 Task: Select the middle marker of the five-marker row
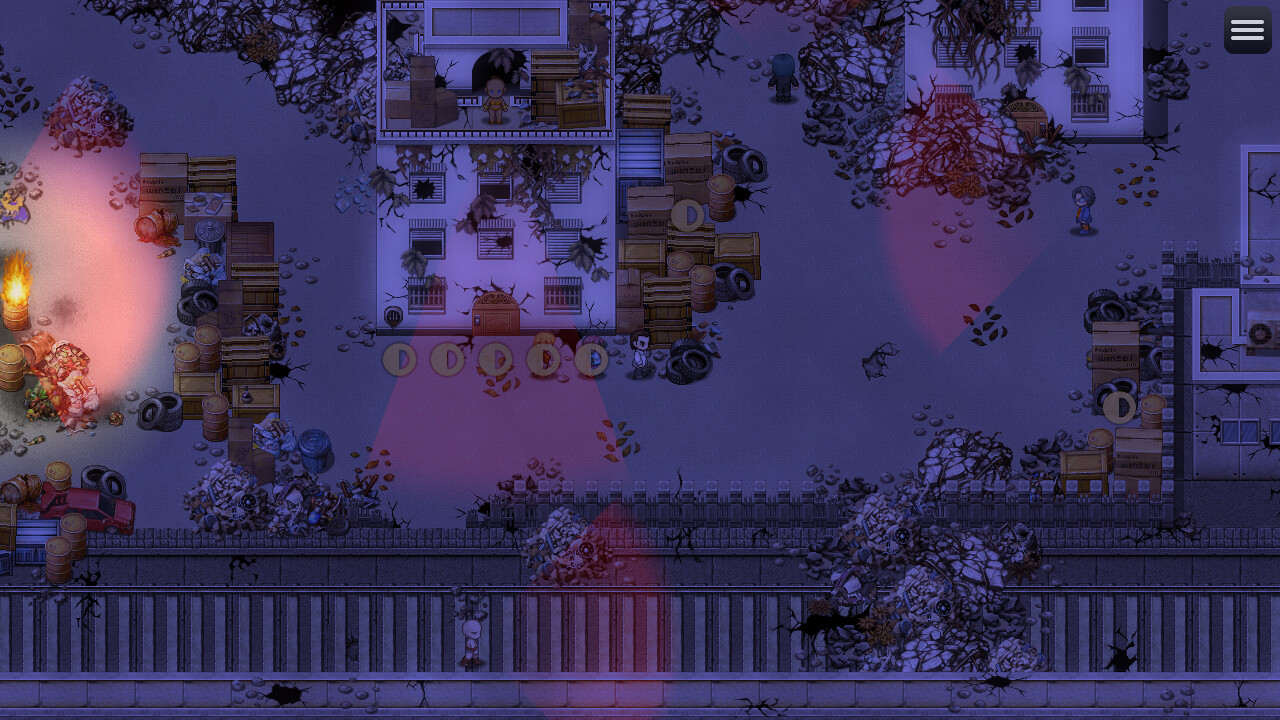[x=495, y=360]
